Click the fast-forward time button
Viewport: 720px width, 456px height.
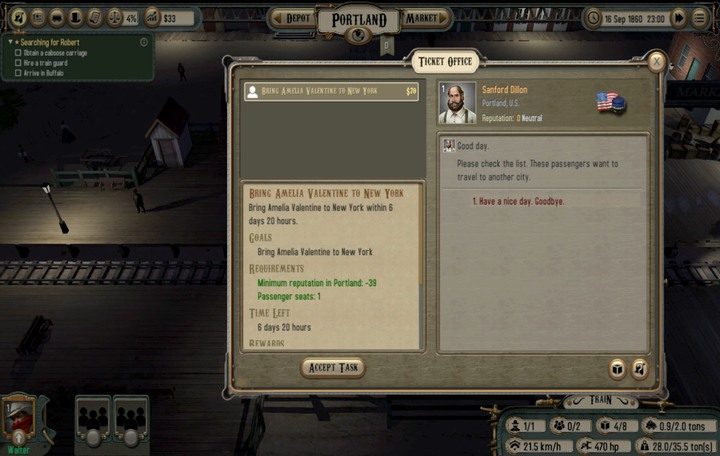[678, 17]
